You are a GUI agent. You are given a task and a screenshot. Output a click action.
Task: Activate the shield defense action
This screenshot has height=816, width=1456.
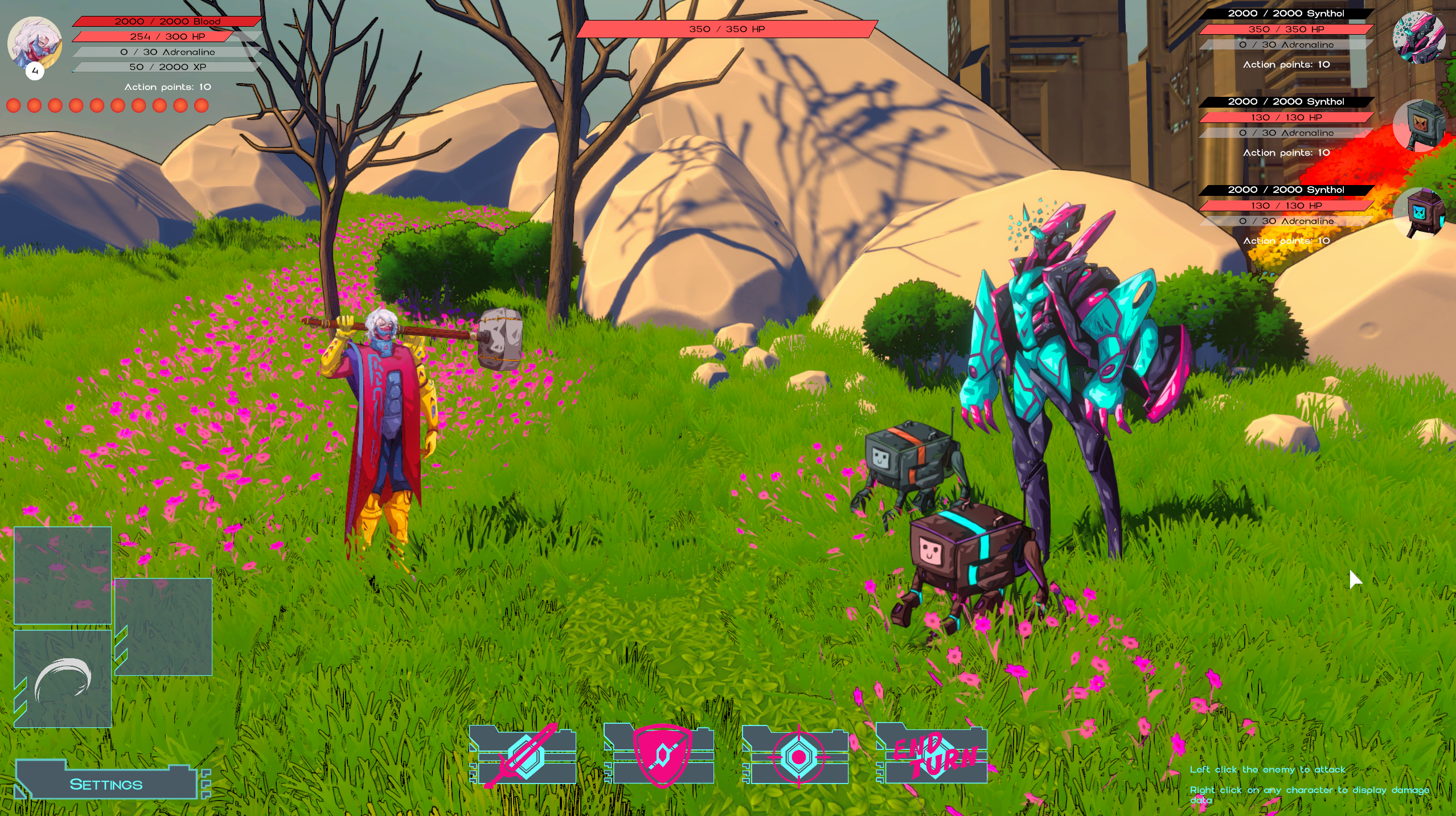click(x=661, y=755)
